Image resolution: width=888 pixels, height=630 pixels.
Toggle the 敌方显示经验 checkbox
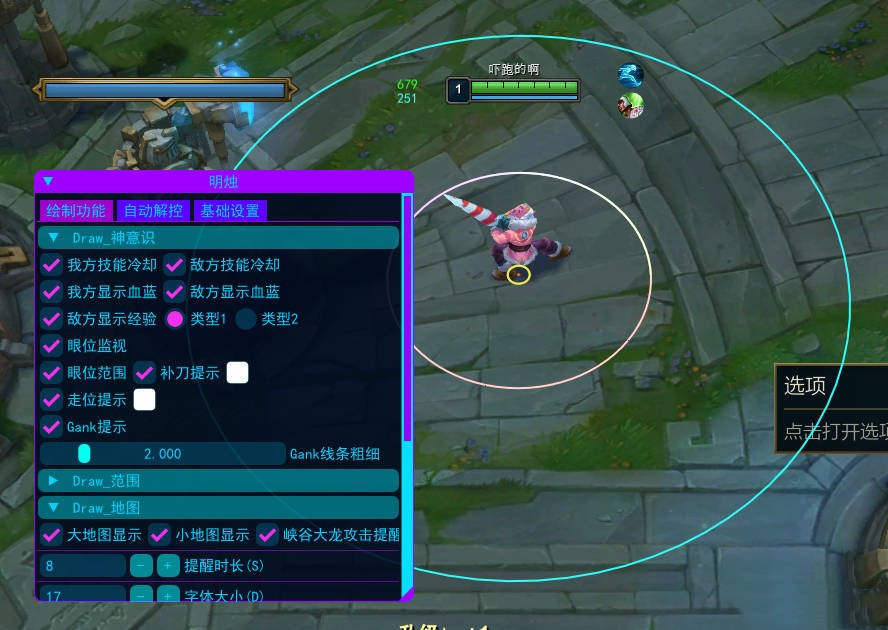pyautogui.click(x=52, y=319)
